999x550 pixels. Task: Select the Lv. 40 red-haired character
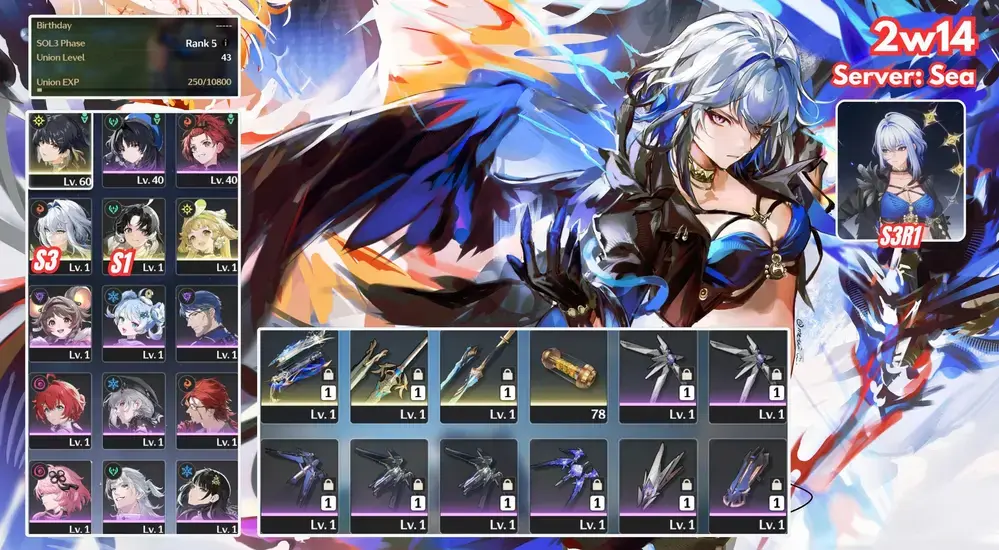tap(207, 150)
